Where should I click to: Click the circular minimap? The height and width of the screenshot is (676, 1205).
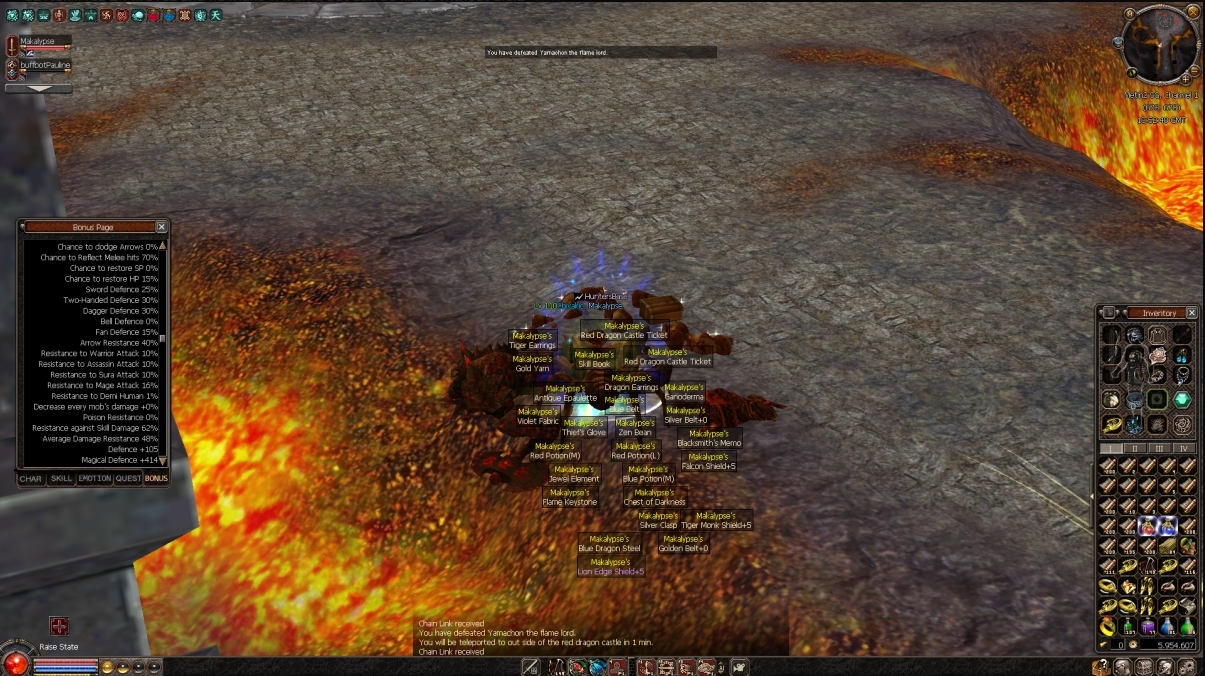(x=1160, y=45)
